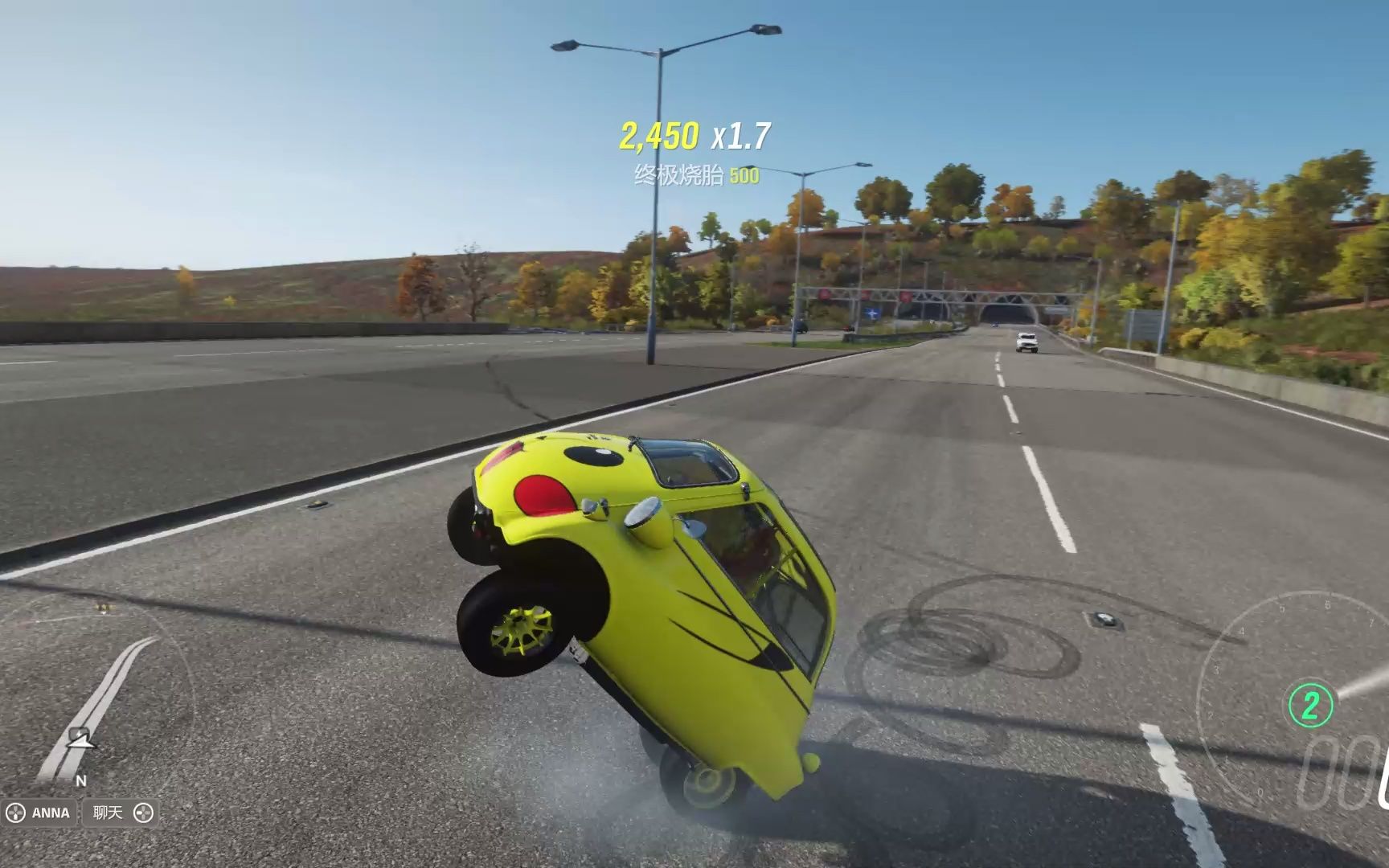This screenshot has width=1389, height=868.
Task: Open the 聊天 chat button
Action: [119, 813]
